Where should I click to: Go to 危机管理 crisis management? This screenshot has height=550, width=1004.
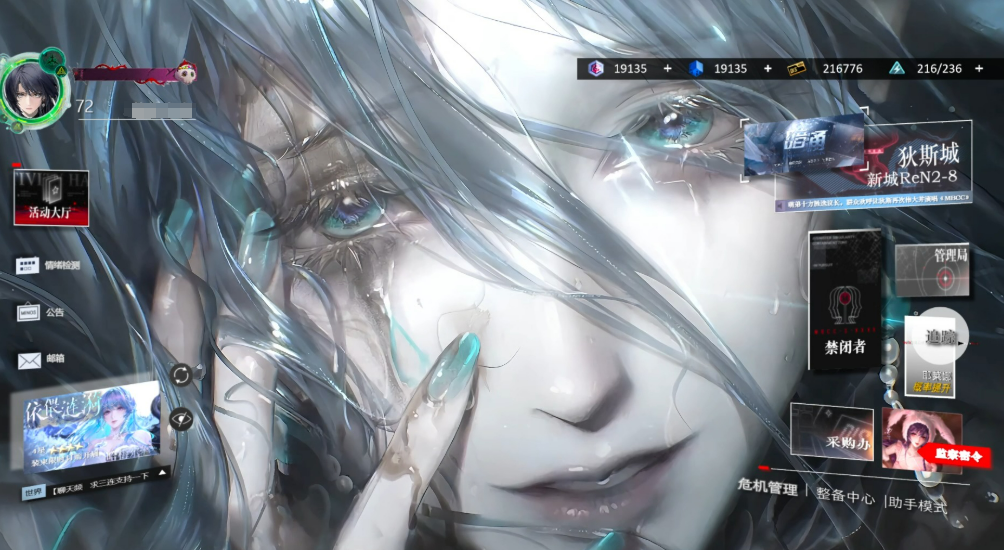[768, 489]
